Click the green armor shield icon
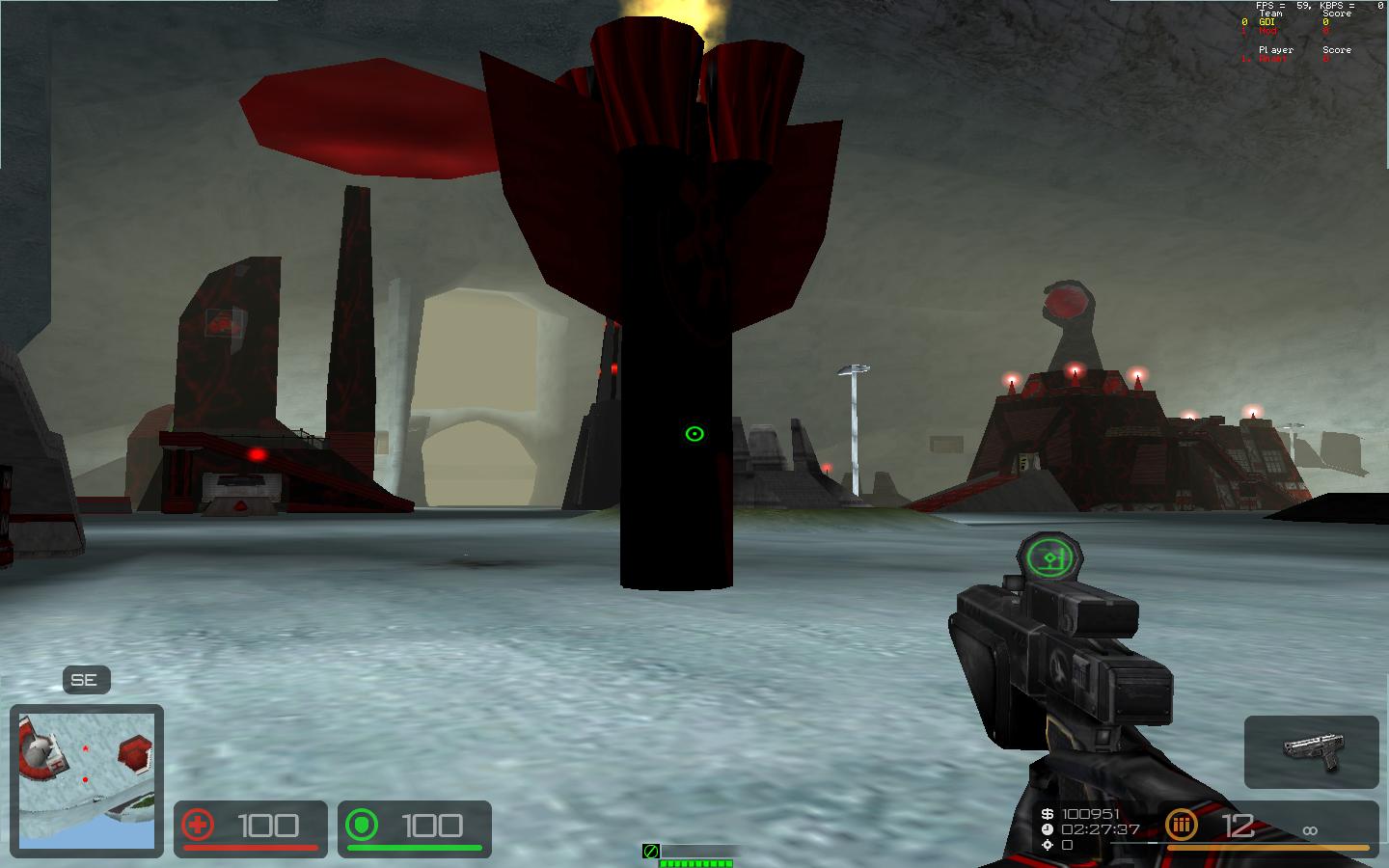 (x=362, y=826)
